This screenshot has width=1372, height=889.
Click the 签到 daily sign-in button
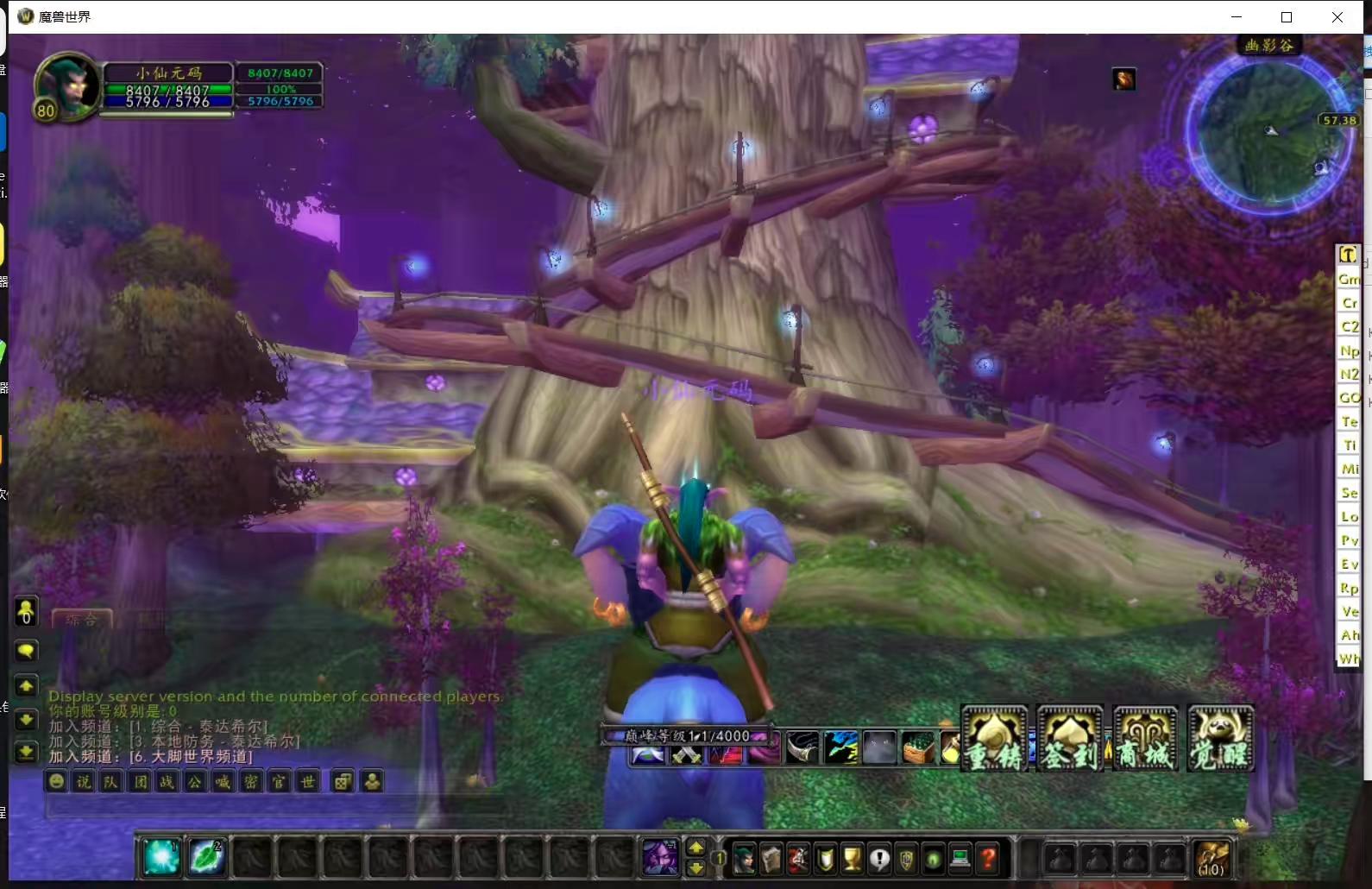(1070, 739)
